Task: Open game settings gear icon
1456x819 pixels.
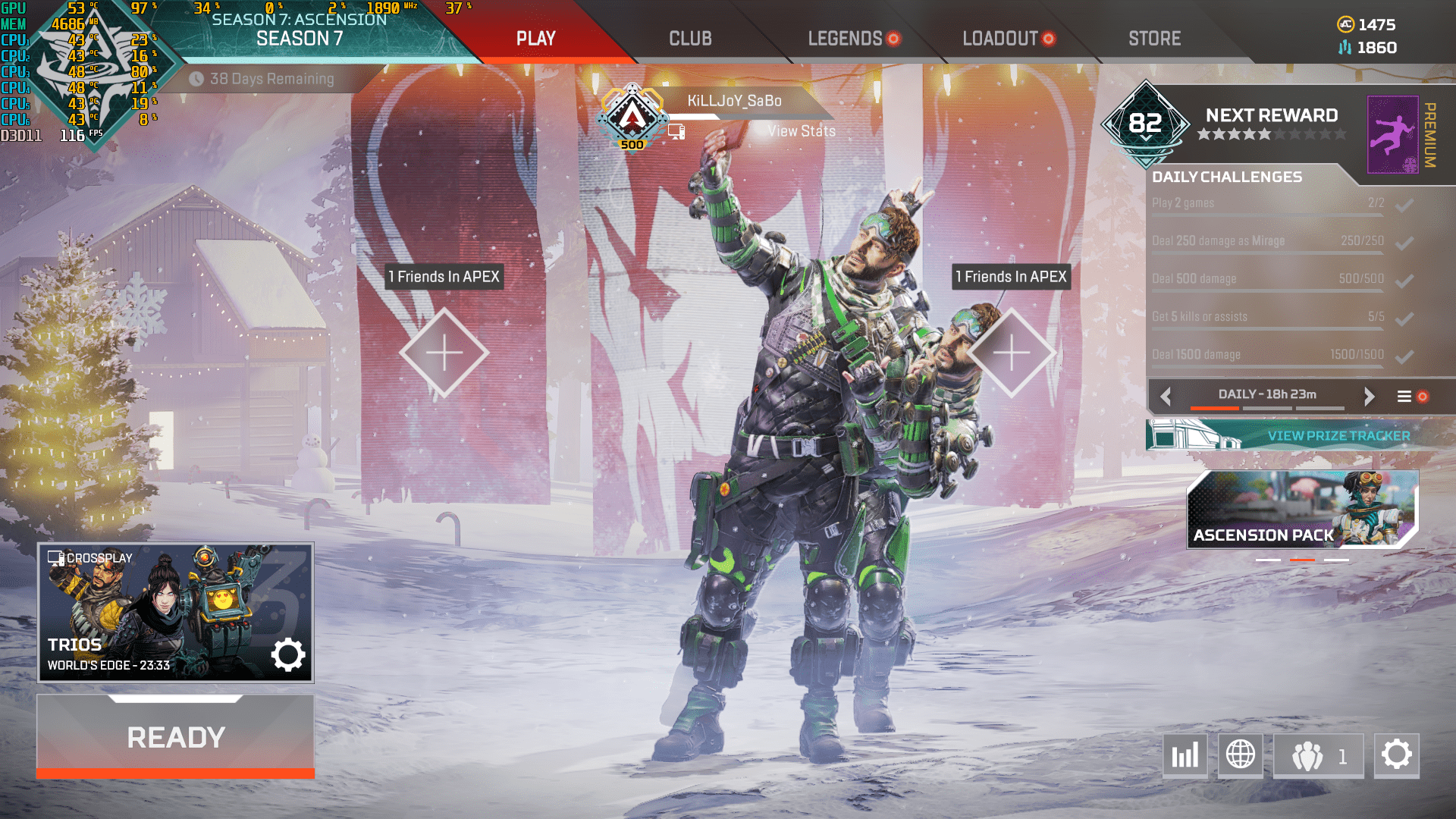Action: click(1396, 755)
